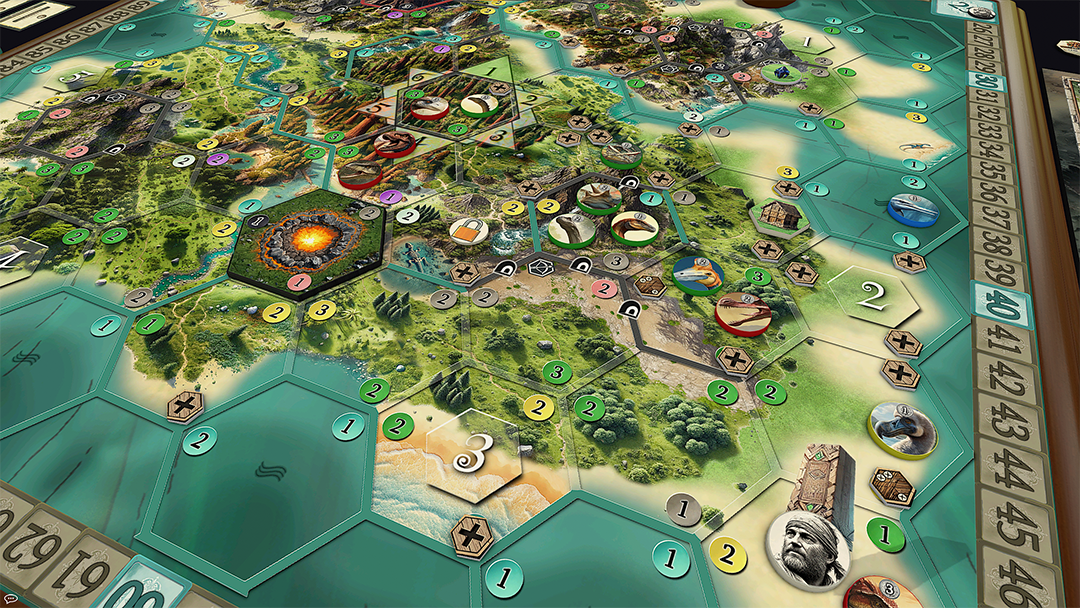The image size is (1080, 608).
Task: Pick the orange padlock token
Action: pyautogui.click(x=467, y=232)
